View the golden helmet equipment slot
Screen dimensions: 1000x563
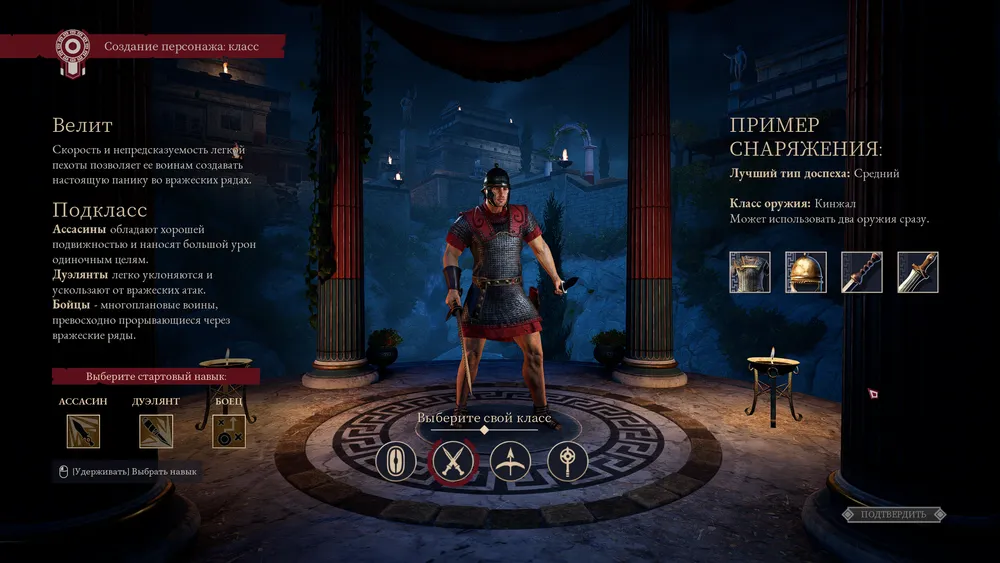pyautogui.click(x=806, y=272)
